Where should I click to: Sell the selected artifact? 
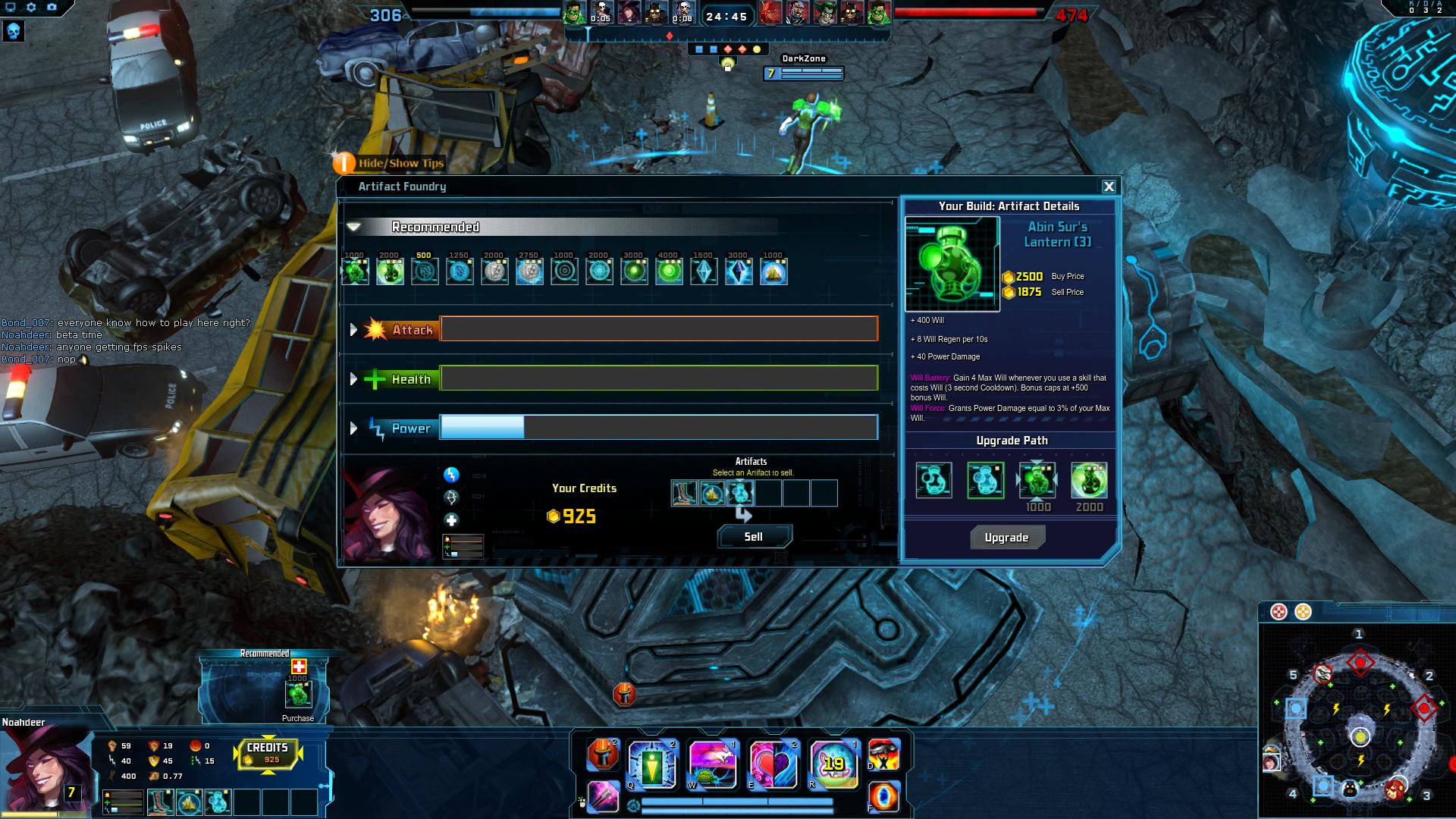tap(754, 537)
